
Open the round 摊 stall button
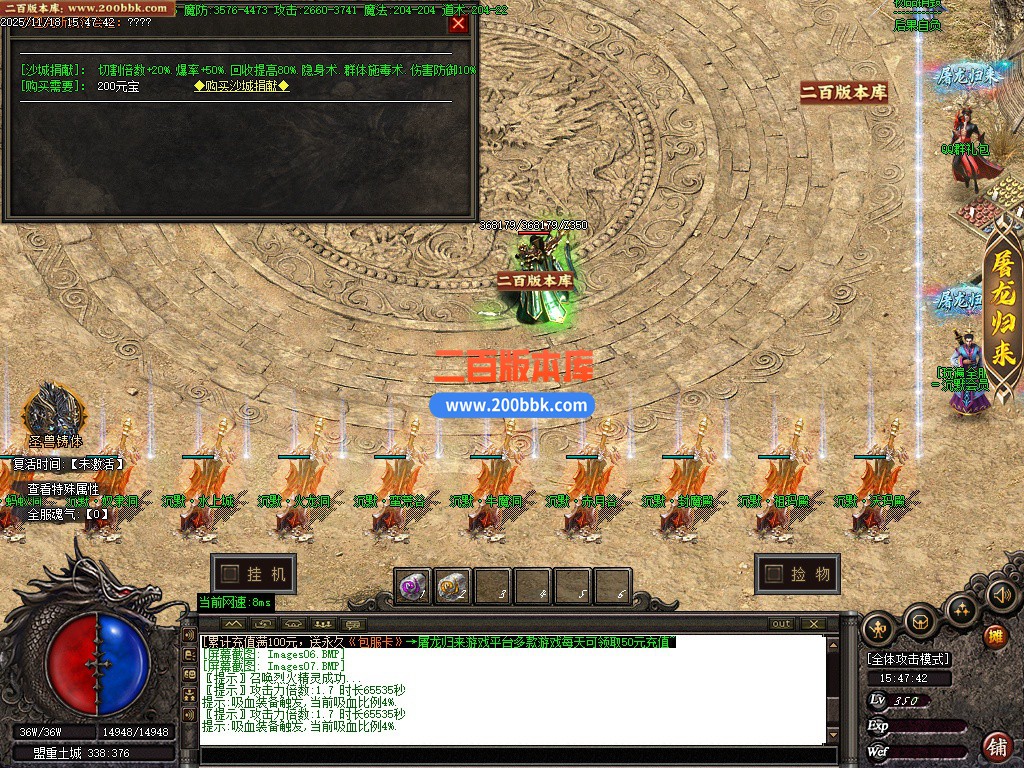(x=995, y=636)
